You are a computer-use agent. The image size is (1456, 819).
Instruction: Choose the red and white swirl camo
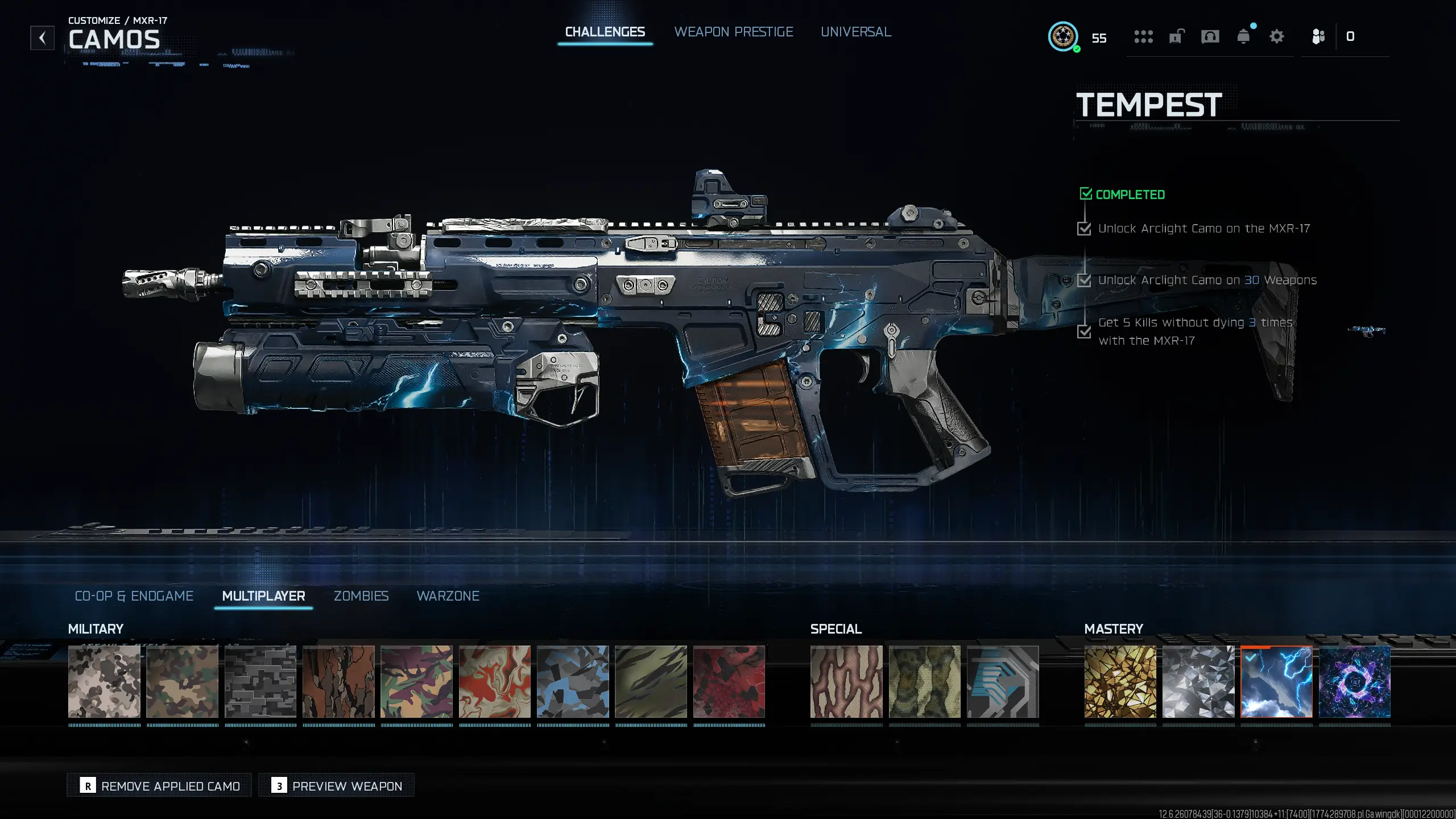[495, 681]
